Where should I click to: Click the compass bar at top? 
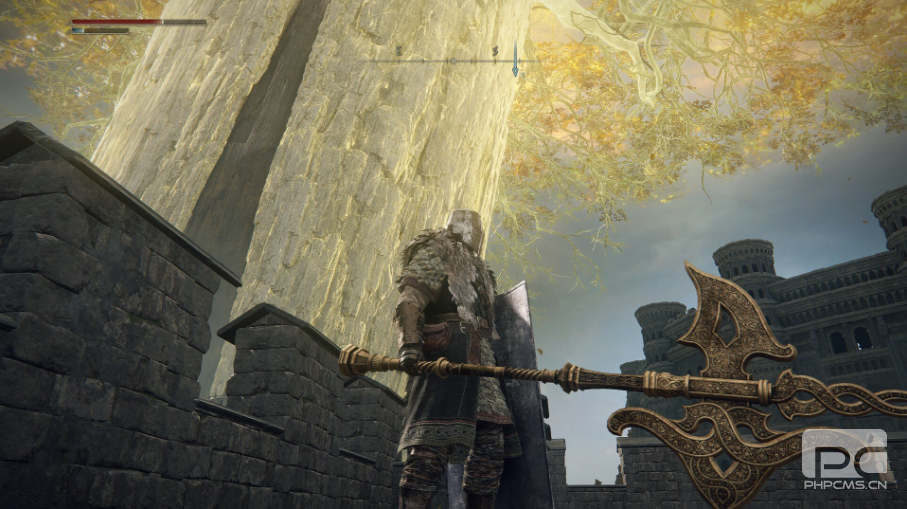tap(451, 60)
